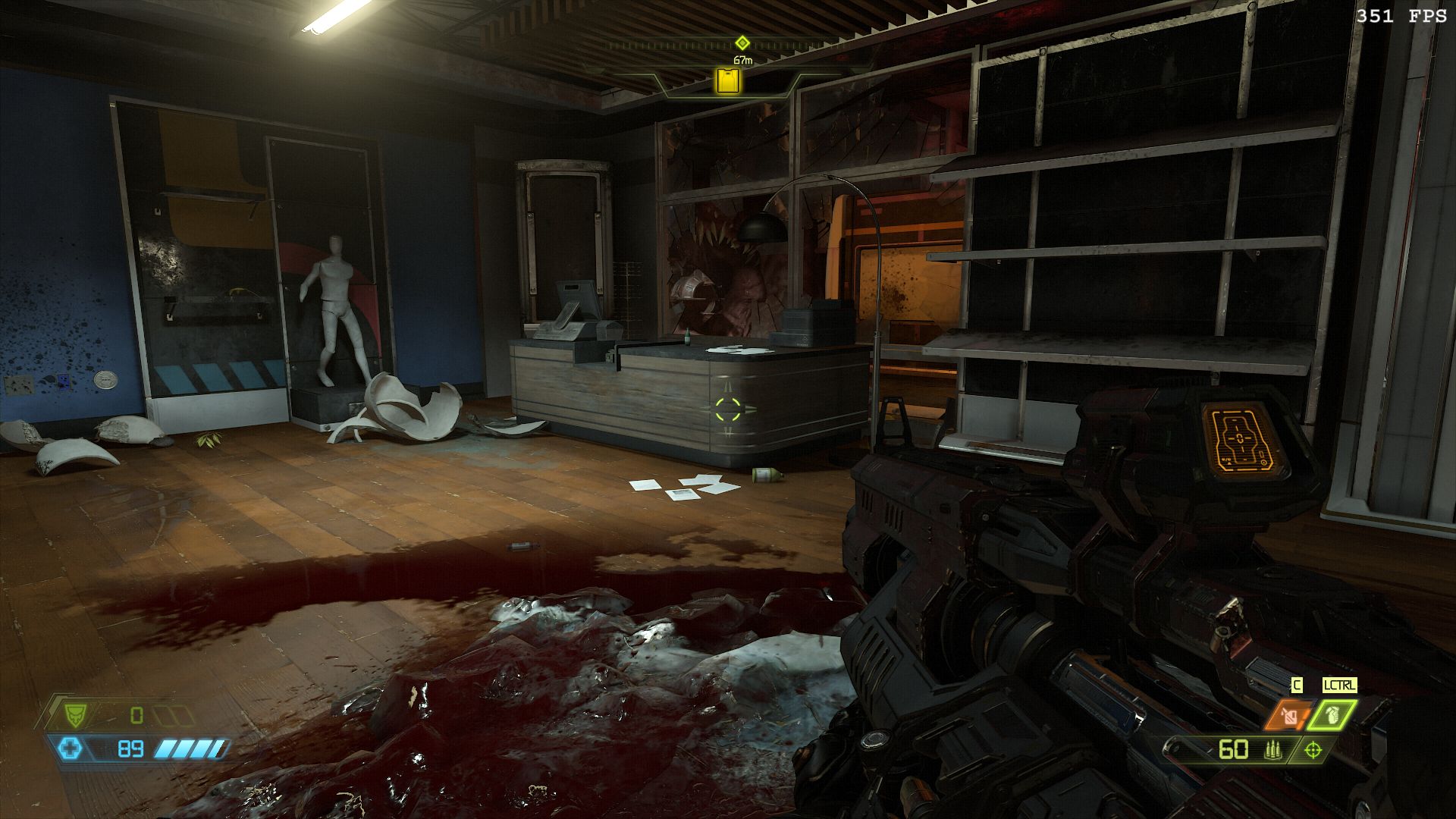1456x819 pixels.
Task: Click the yellow objective marker icon
Action: tap(728, 80)
